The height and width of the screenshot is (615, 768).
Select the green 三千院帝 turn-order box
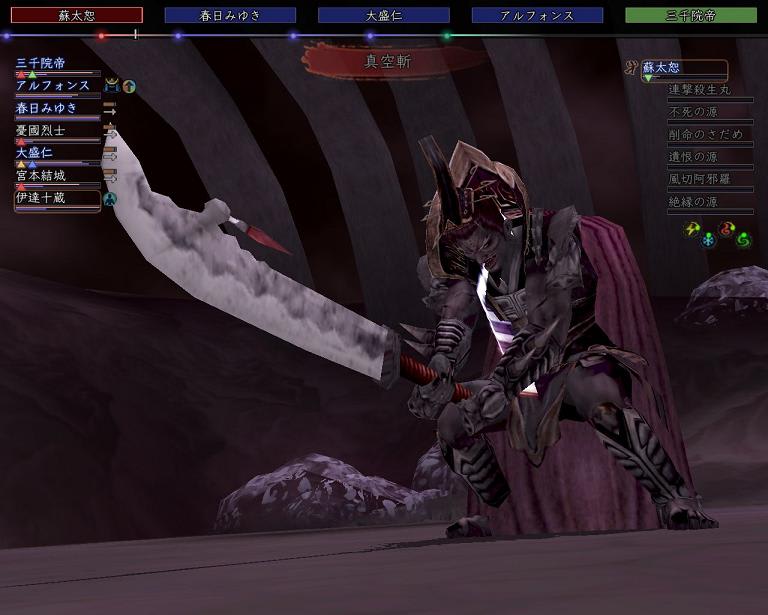coord(691,16)
